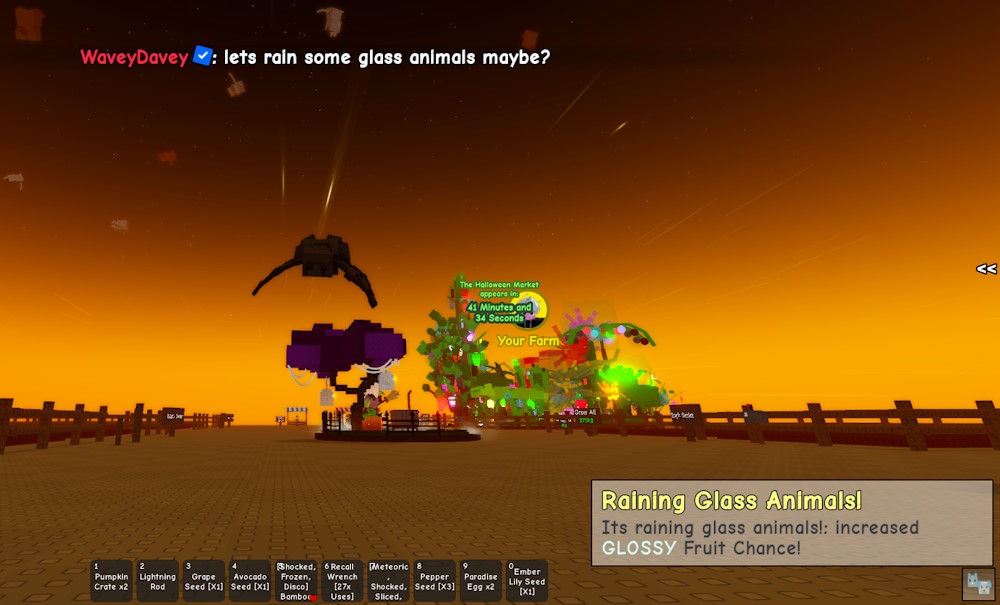Expand the side panel with double arrows

(x=986, y=269)
